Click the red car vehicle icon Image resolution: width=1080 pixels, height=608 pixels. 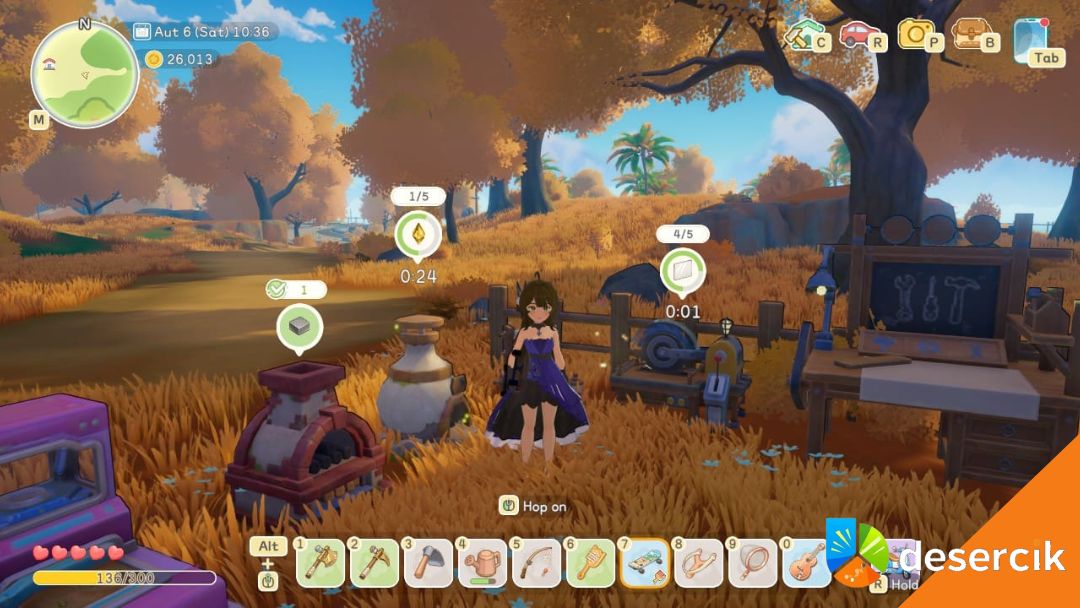[x=857, y=34]
